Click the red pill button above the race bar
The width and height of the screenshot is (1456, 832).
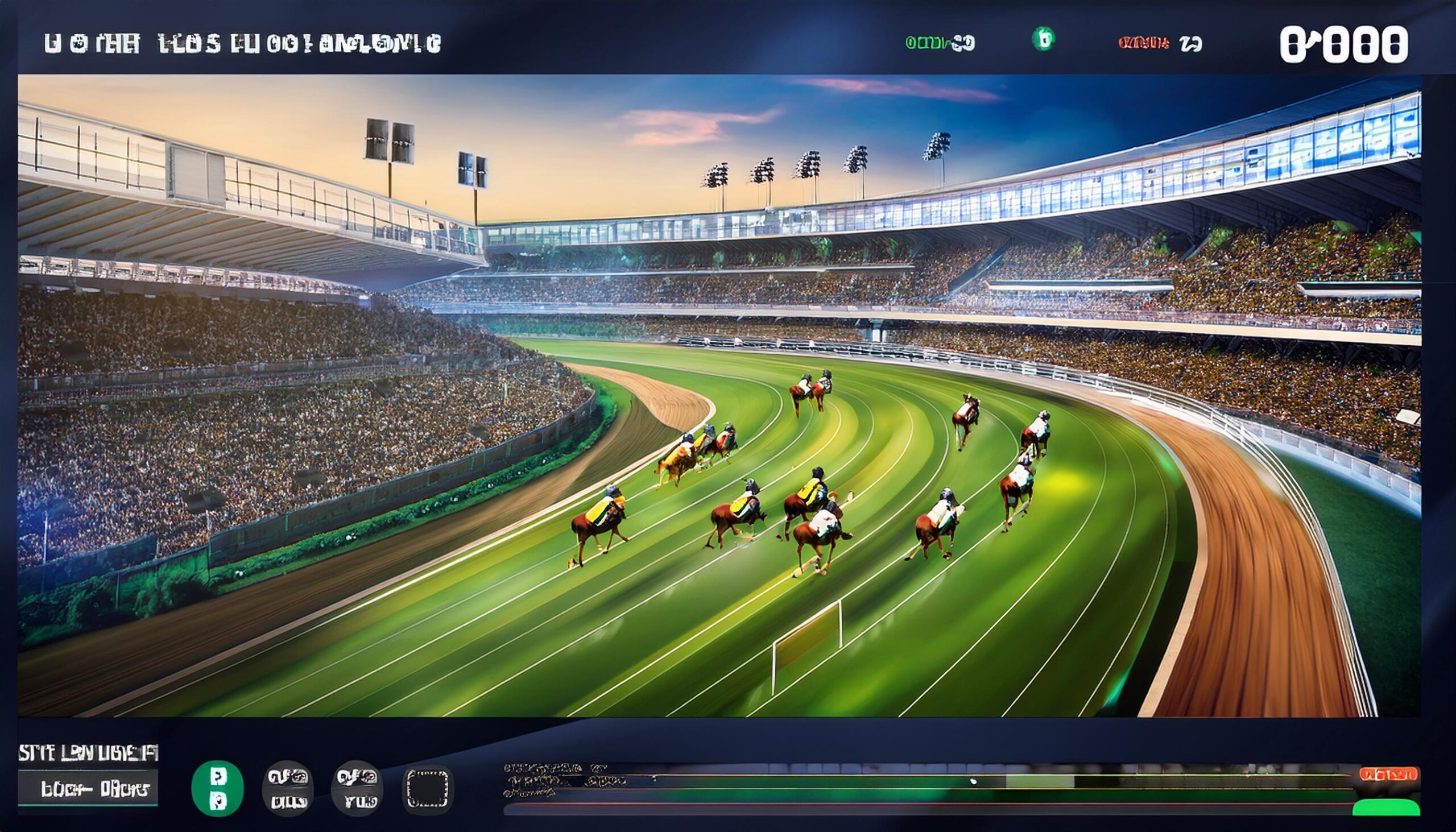[1387, 775]
